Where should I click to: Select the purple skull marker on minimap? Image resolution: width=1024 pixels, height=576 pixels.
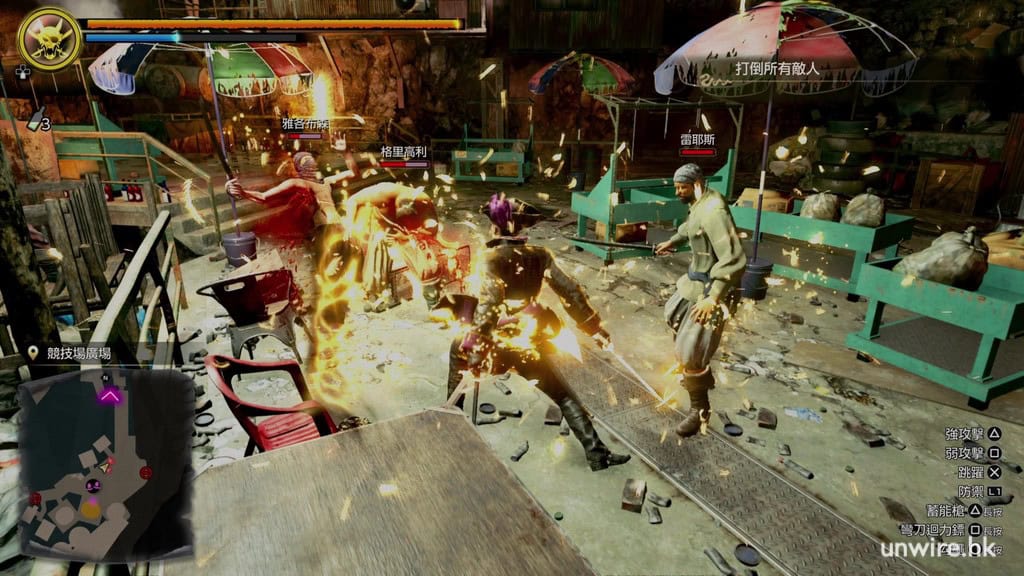tap(93, 486)
